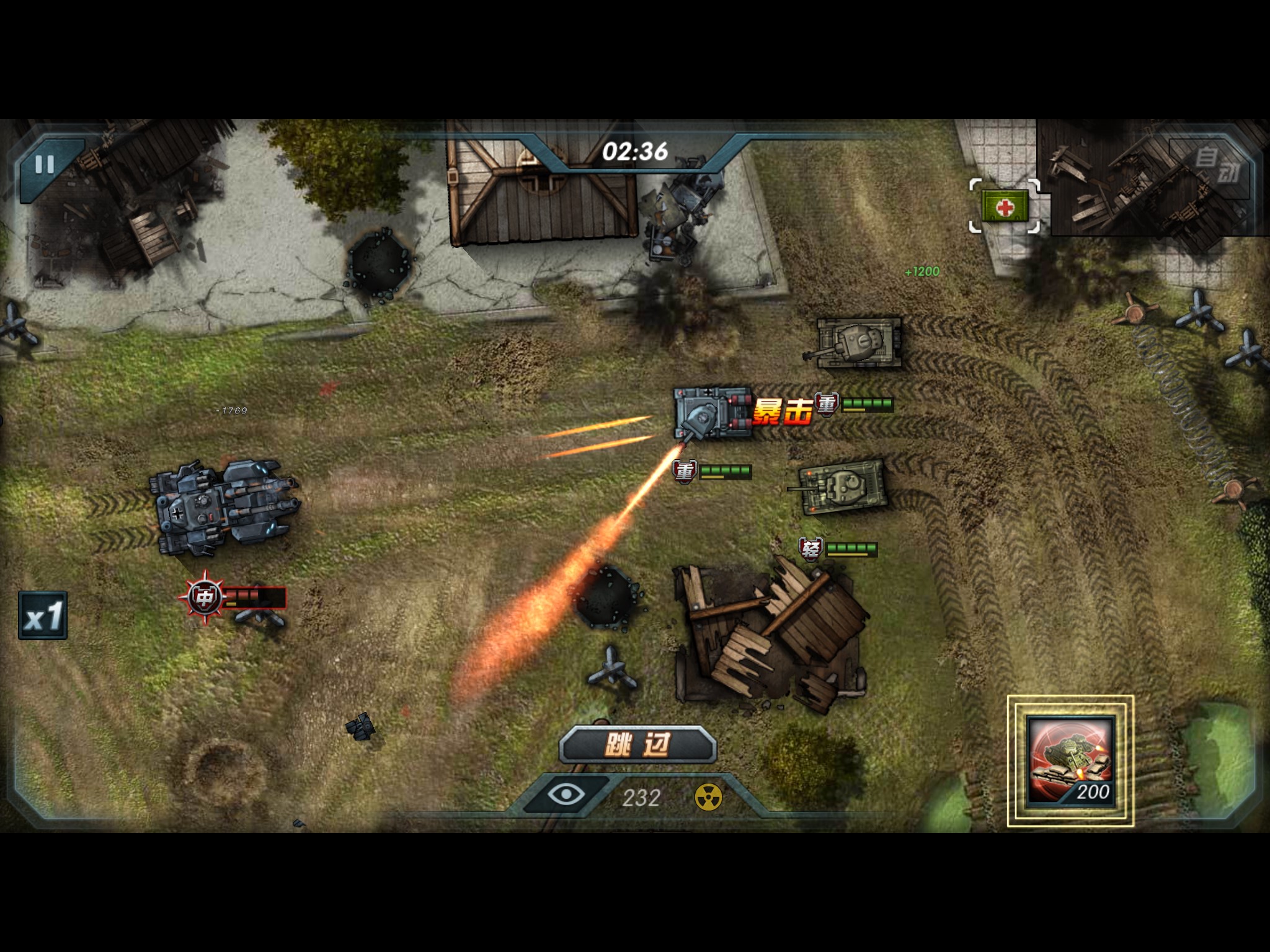This screenshot has height=952, width=1270.
Task: Pick up the green medkit crate
Action: click(1005, 206)
